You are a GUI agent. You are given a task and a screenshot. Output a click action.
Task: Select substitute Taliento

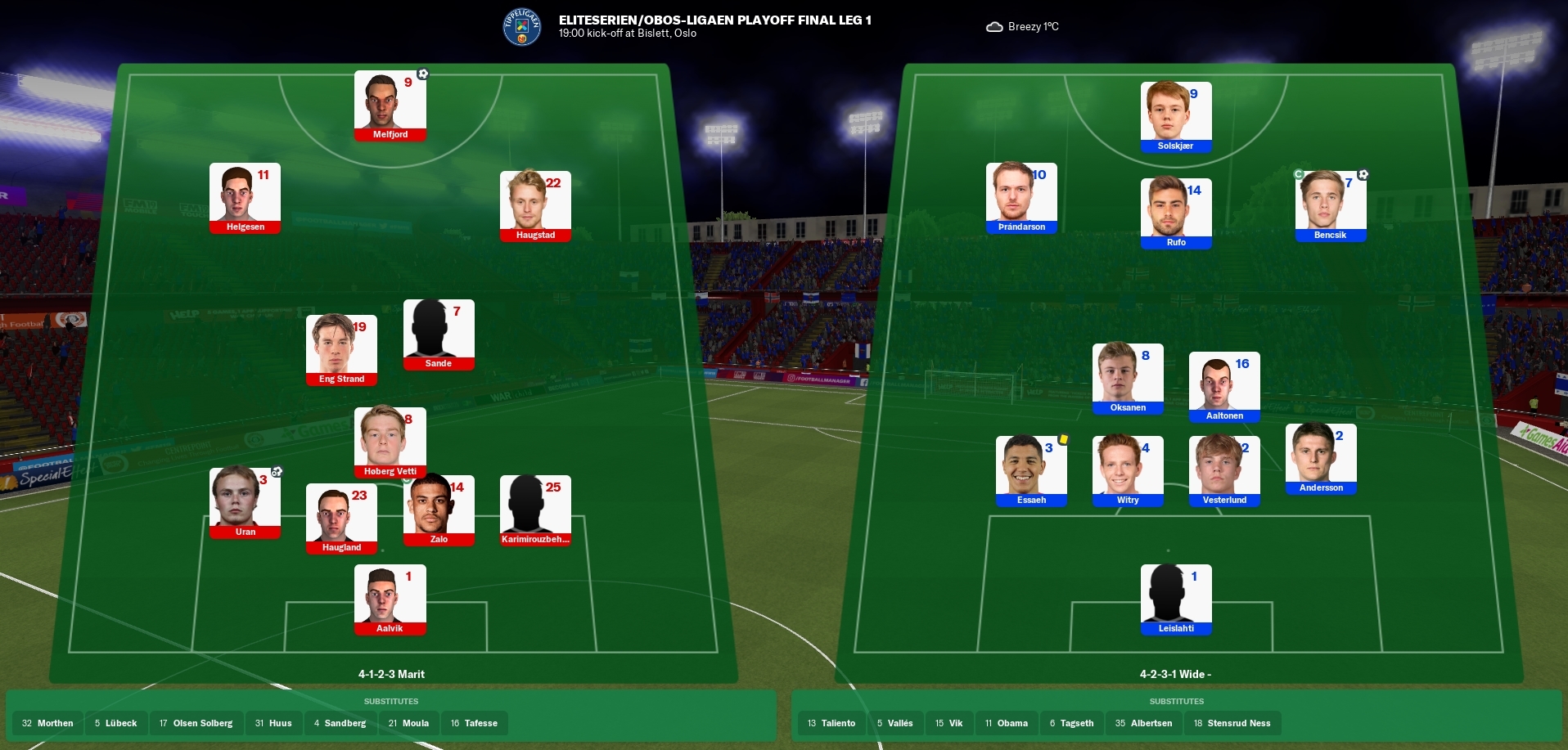831,723
